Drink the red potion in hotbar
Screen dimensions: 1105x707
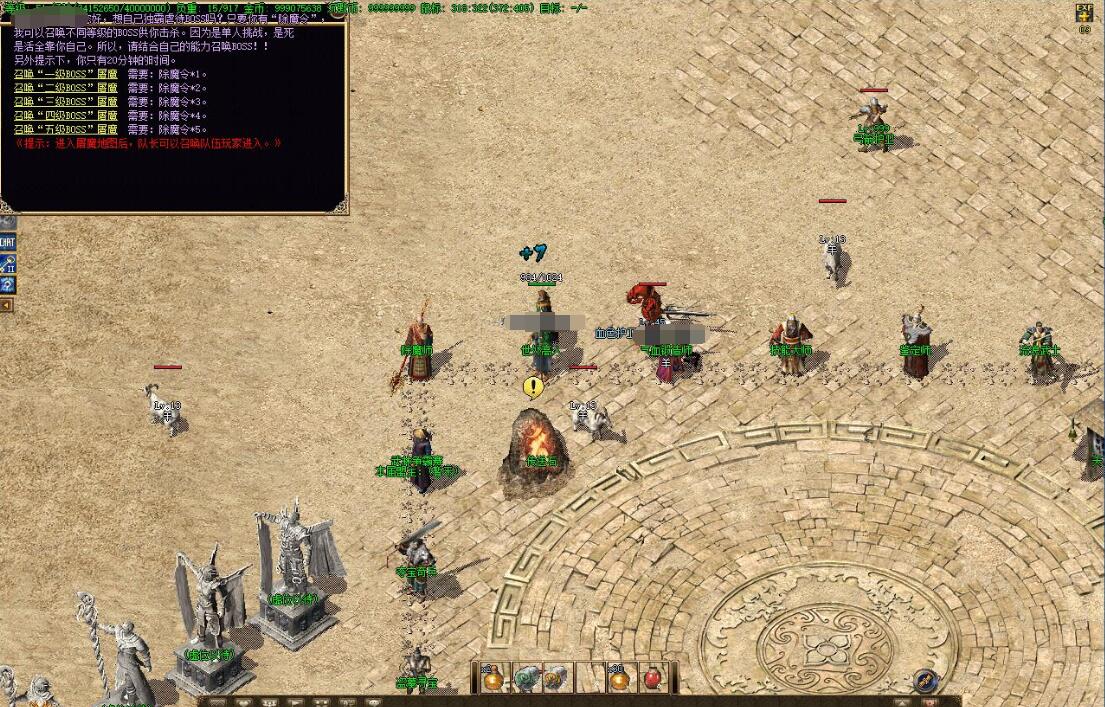click(x=652, y=678)
